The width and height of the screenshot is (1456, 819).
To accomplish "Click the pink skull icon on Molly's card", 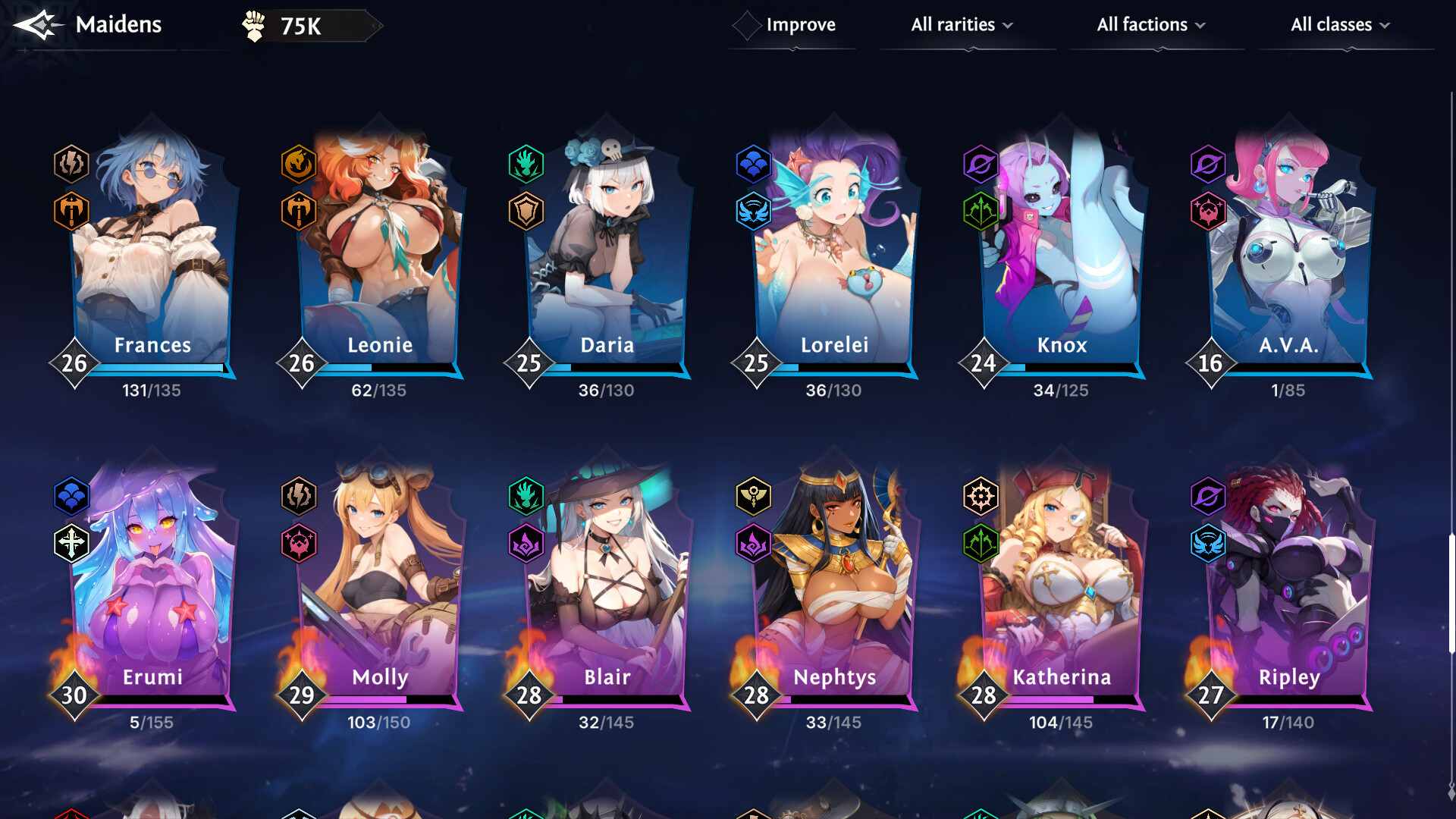I will point(299,543).
